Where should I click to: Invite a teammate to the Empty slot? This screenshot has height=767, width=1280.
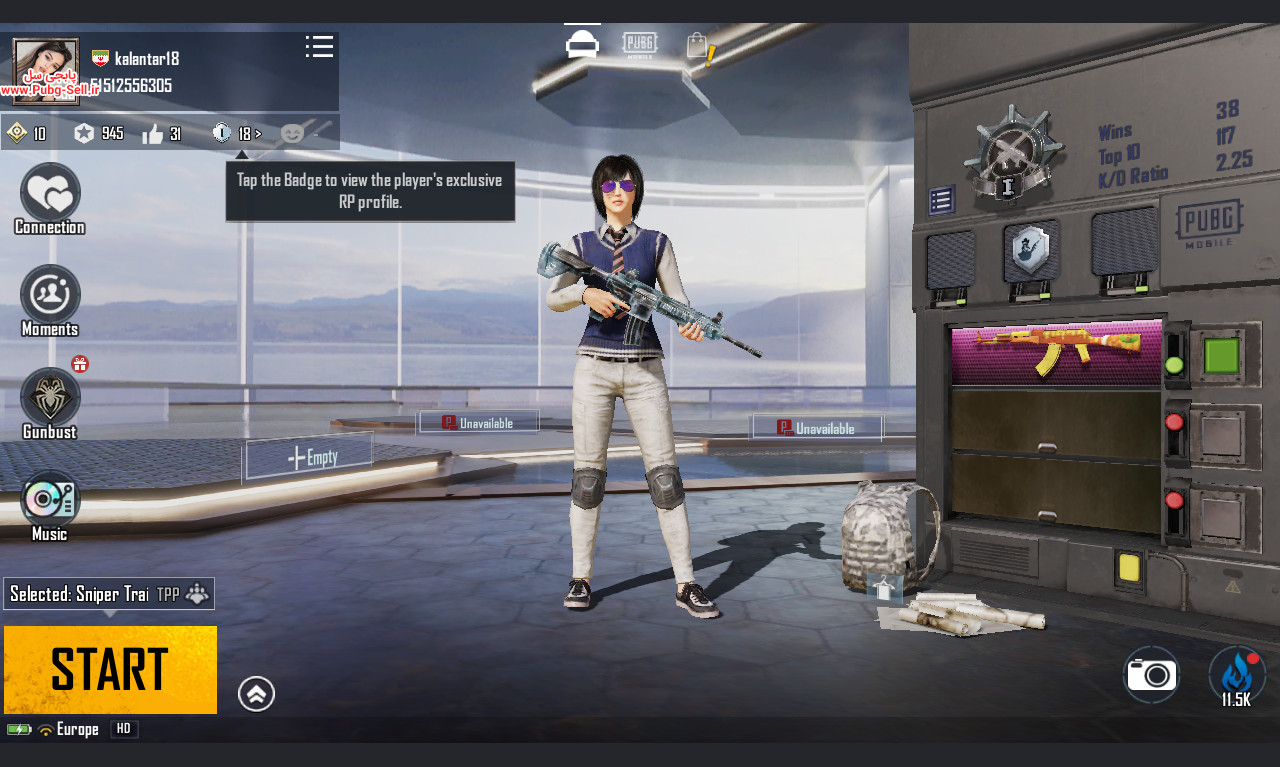point(309,457)
